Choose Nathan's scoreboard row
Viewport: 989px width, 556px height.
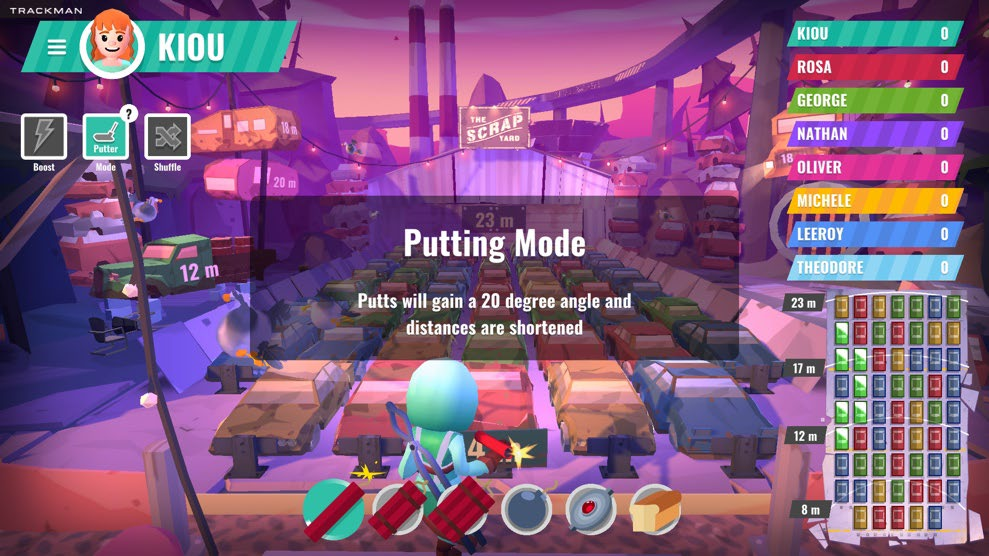[x=874, y=134]
